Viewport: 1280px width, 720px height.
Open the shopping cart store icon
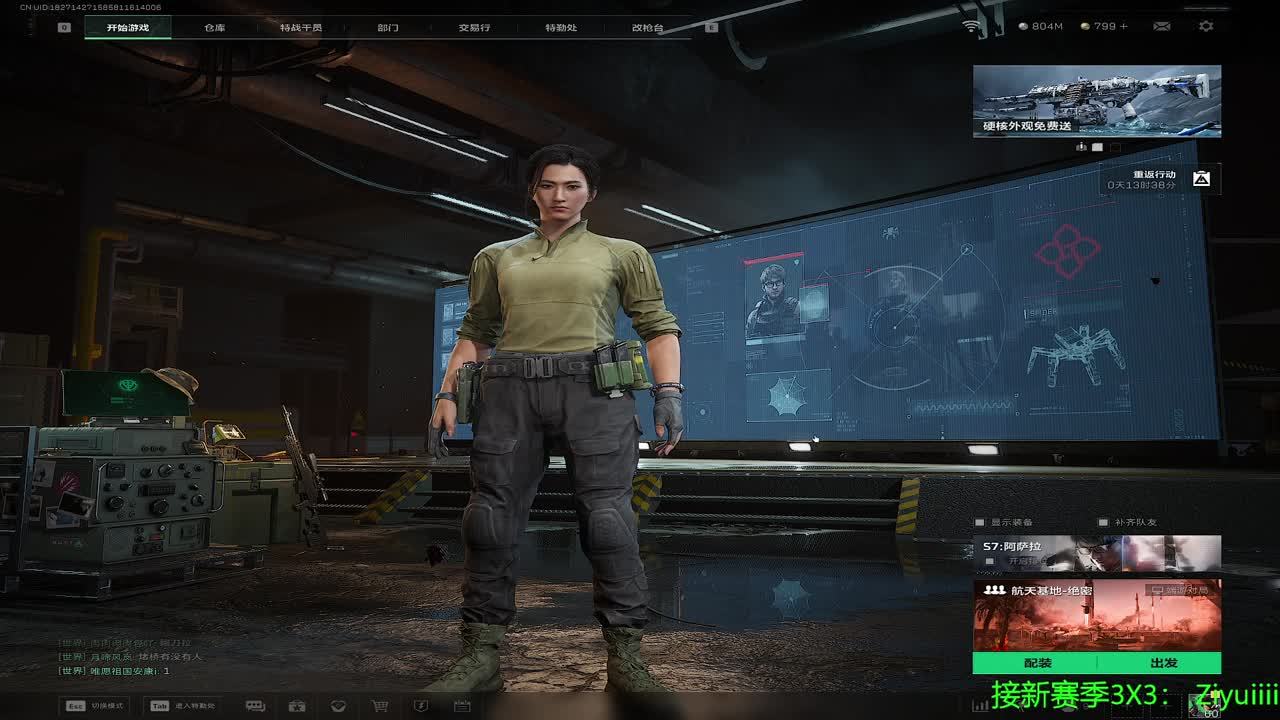pos(380,706)
